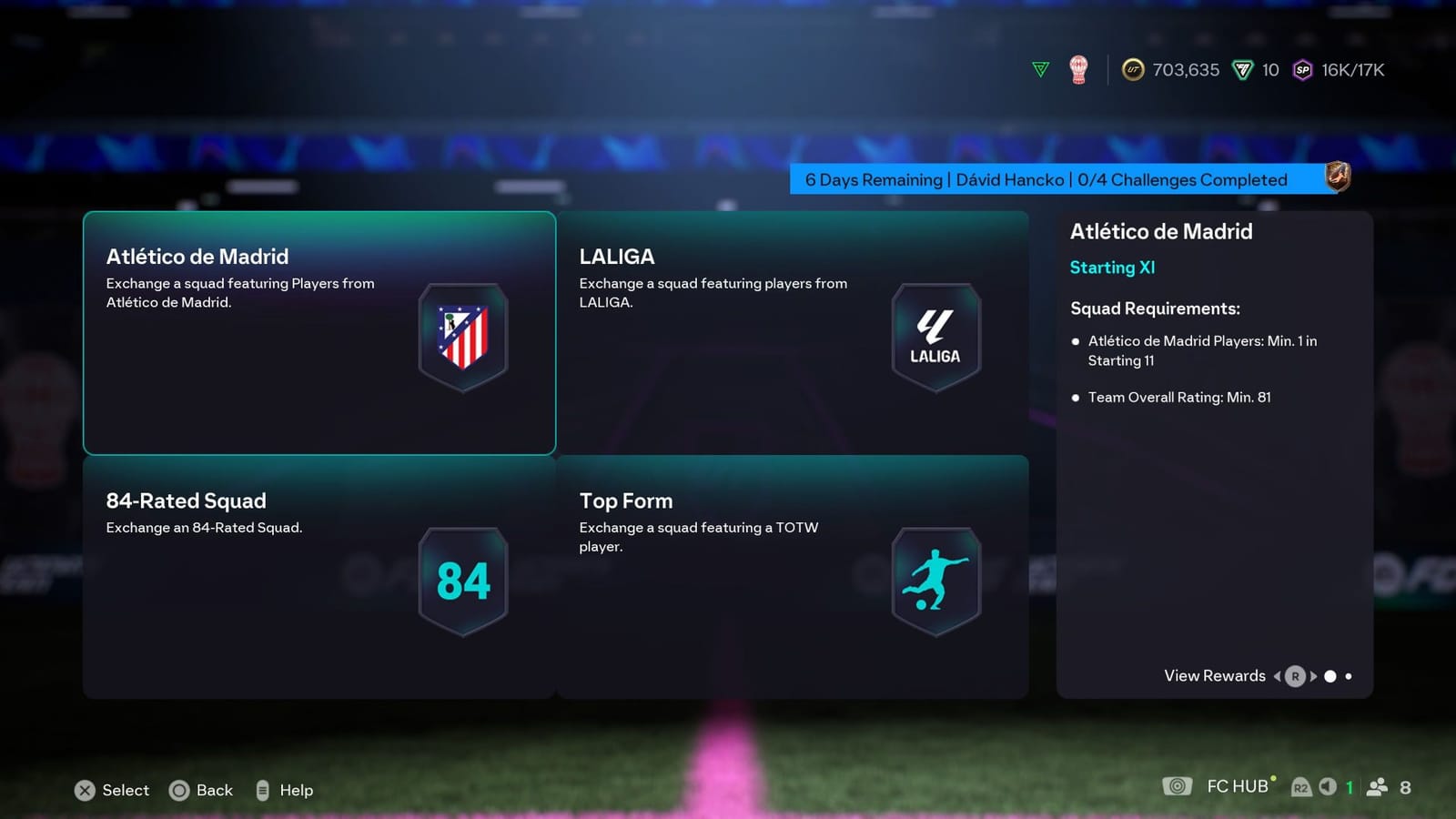Screen dimensions: 1456x819
Task: Select the second pagination dot under rewards
Action: (1349, 676)
